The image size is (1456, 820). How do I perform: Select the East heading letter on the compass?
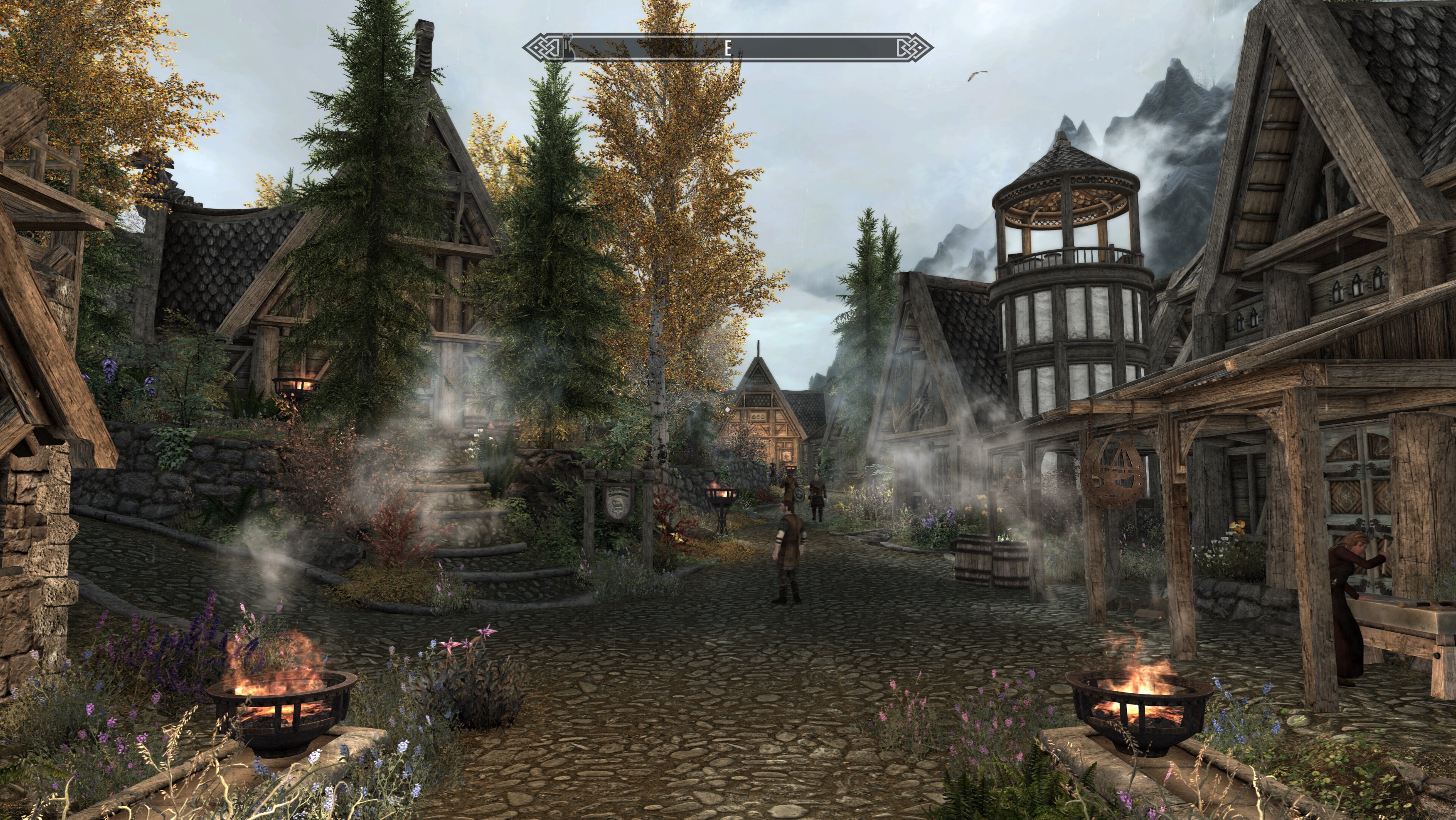coord(728,49)
